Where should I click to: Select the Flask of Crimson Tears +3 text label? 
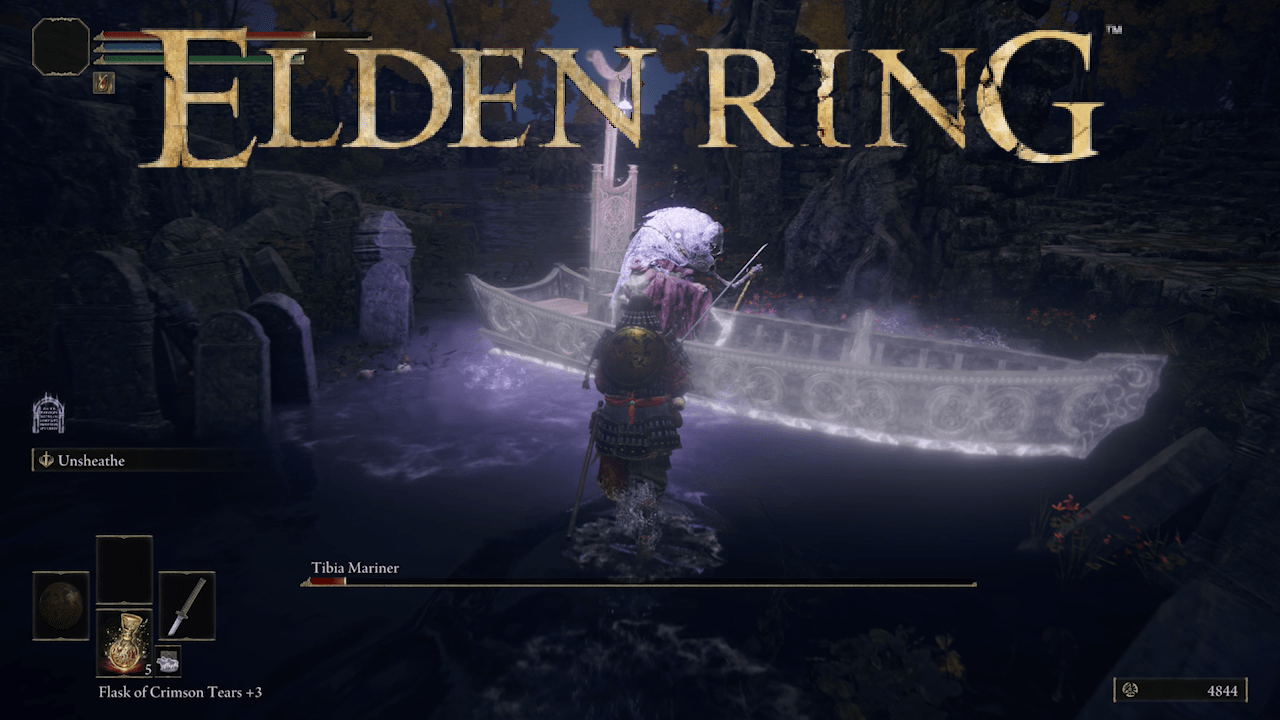pos(180,692)
